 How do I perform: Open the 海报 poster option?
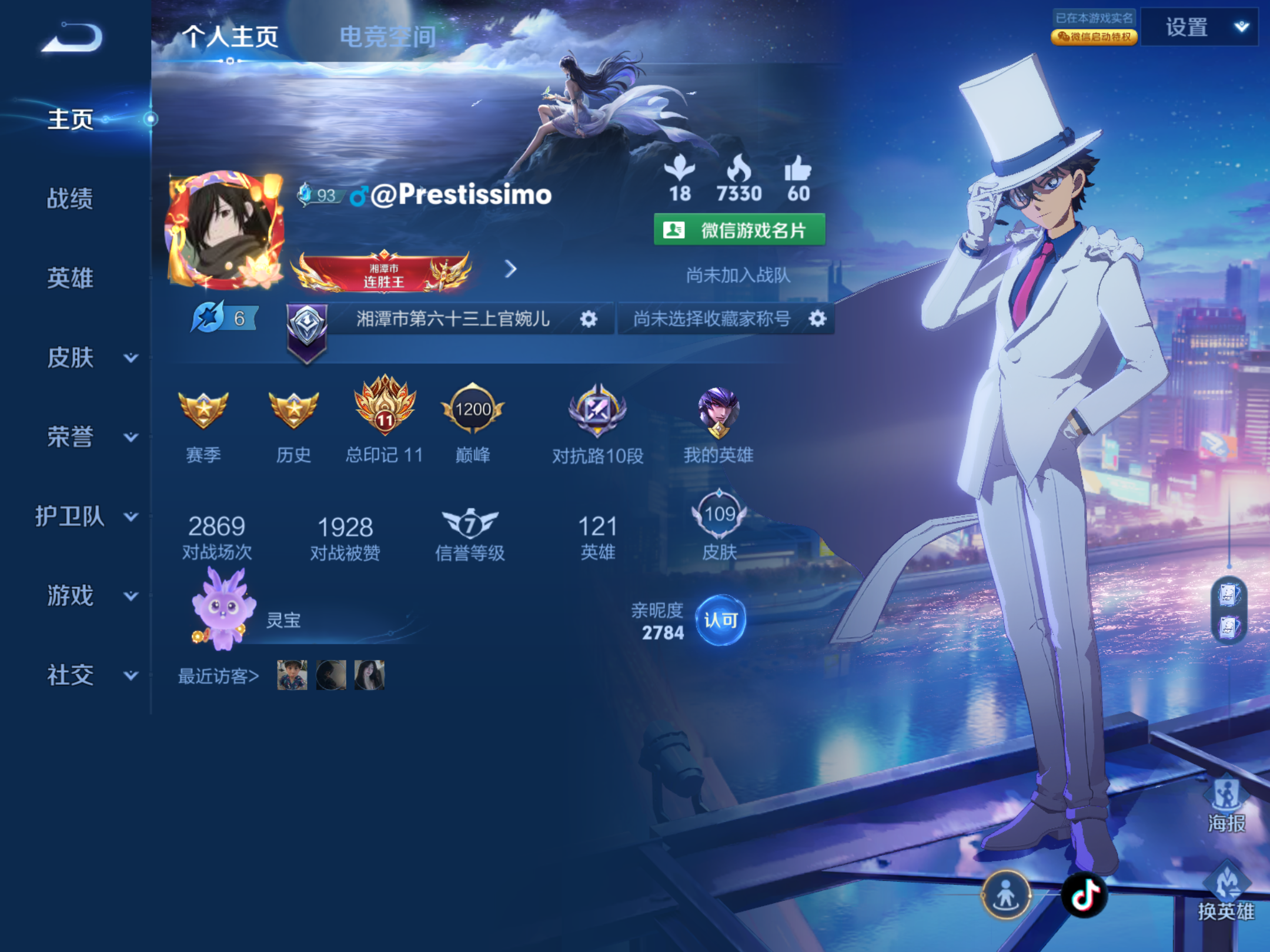point(1226,804)
